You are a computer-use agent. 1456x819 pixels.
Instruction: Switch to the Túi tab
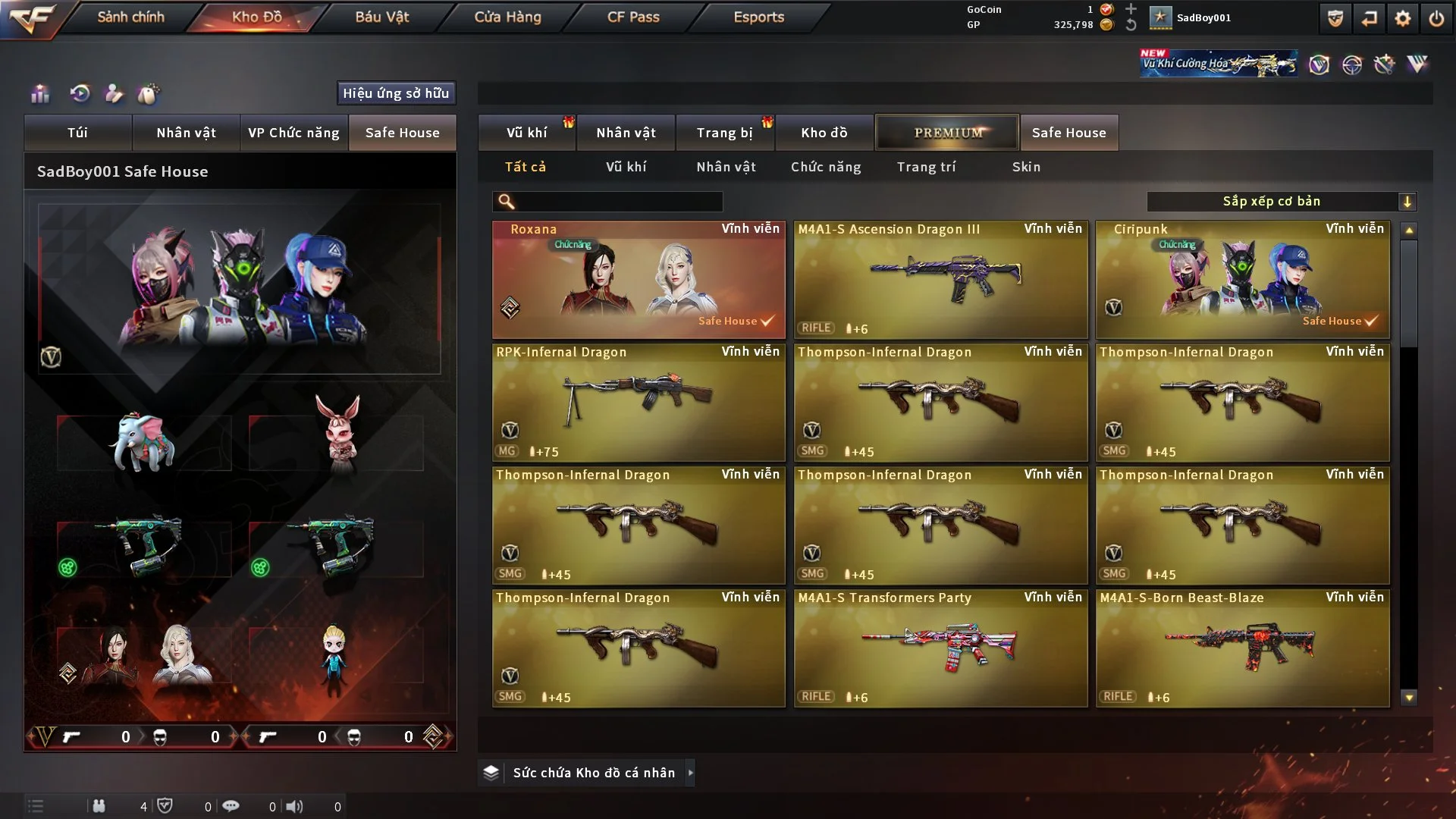[77, 133]
